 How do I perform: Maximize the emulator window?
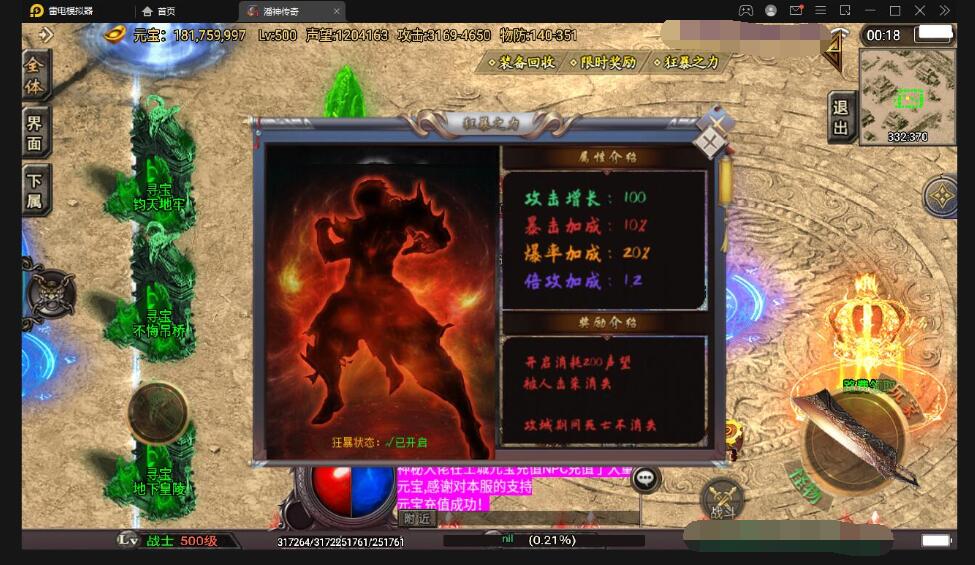(x=895, y=11)
